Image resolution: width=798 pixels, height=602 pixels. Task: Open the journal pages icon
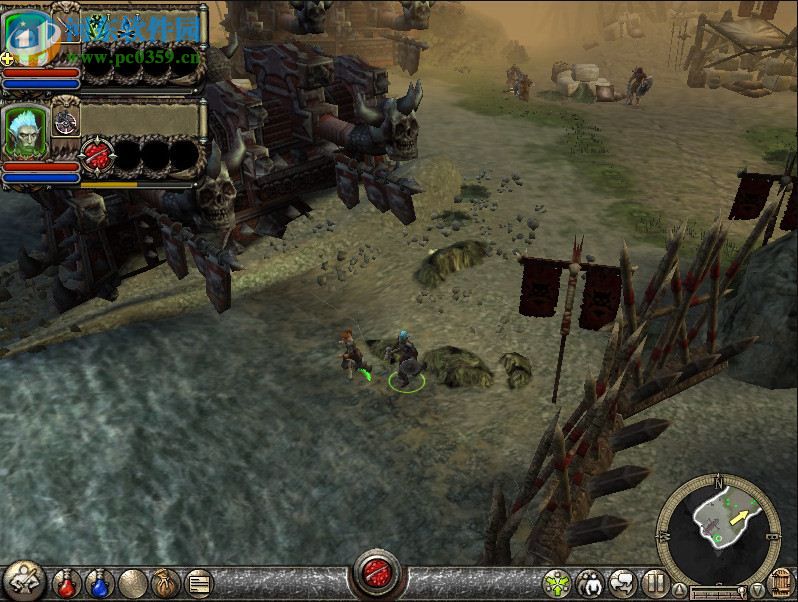click(x=198, y=581)
